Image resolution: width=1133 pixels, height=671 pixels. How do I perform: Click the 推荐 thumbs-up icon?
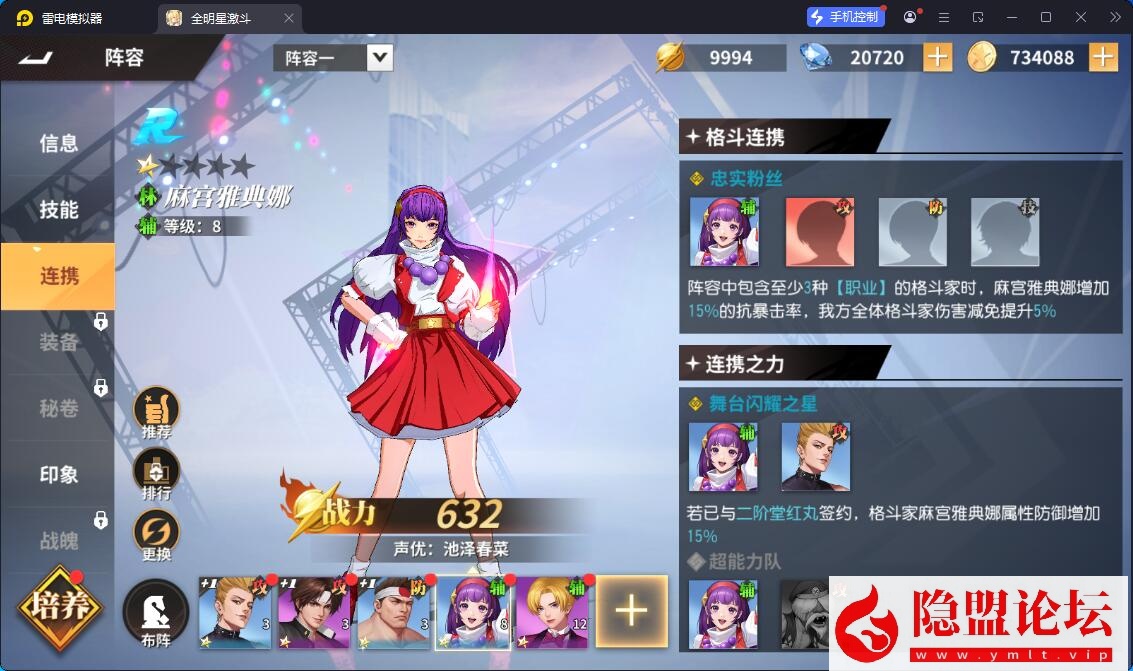[x=157, y=411]
